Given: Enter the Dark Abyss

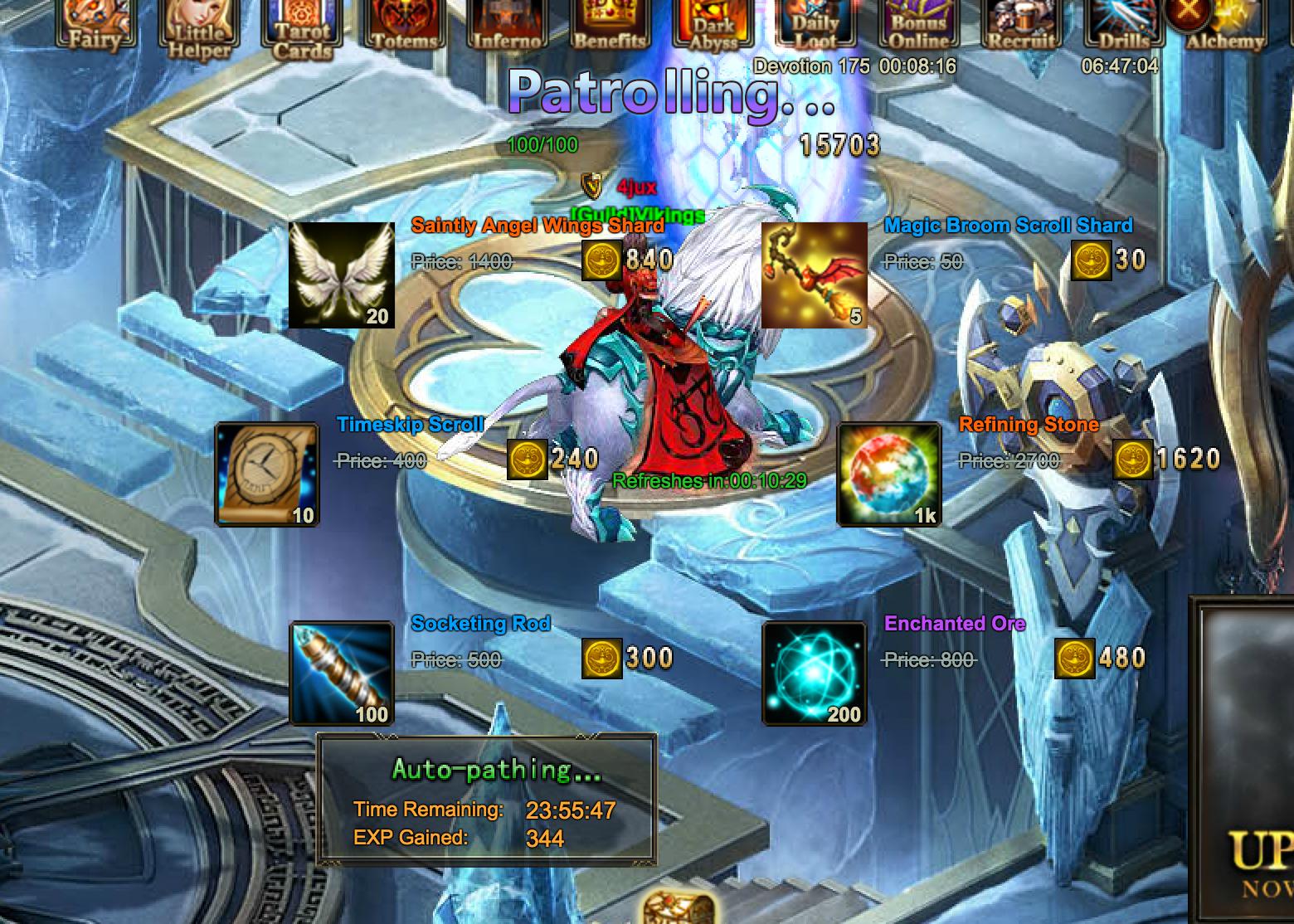Looking at the screenshot, I should coord(713,25).
